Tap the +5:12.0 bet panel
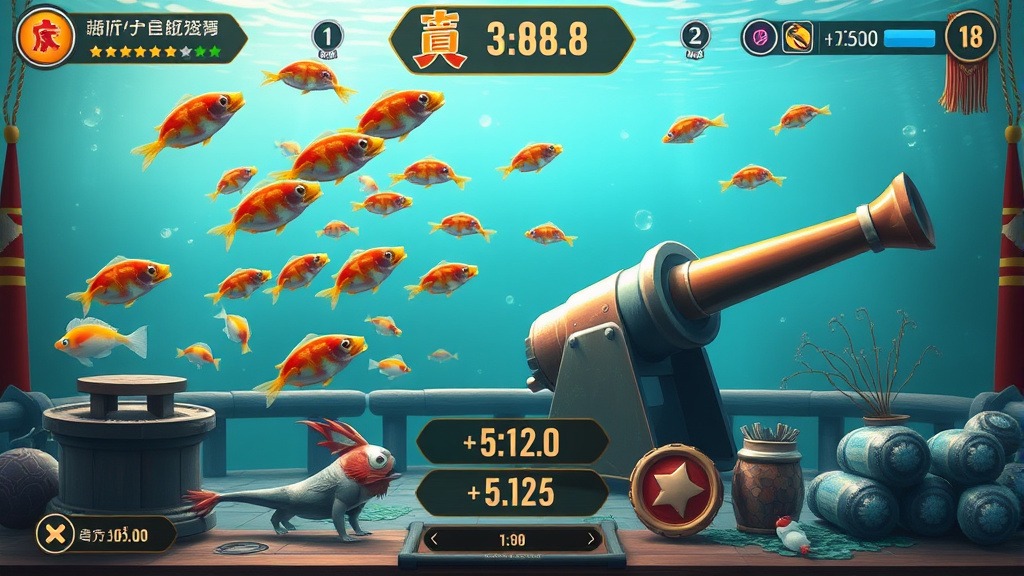 click(512, 441)
